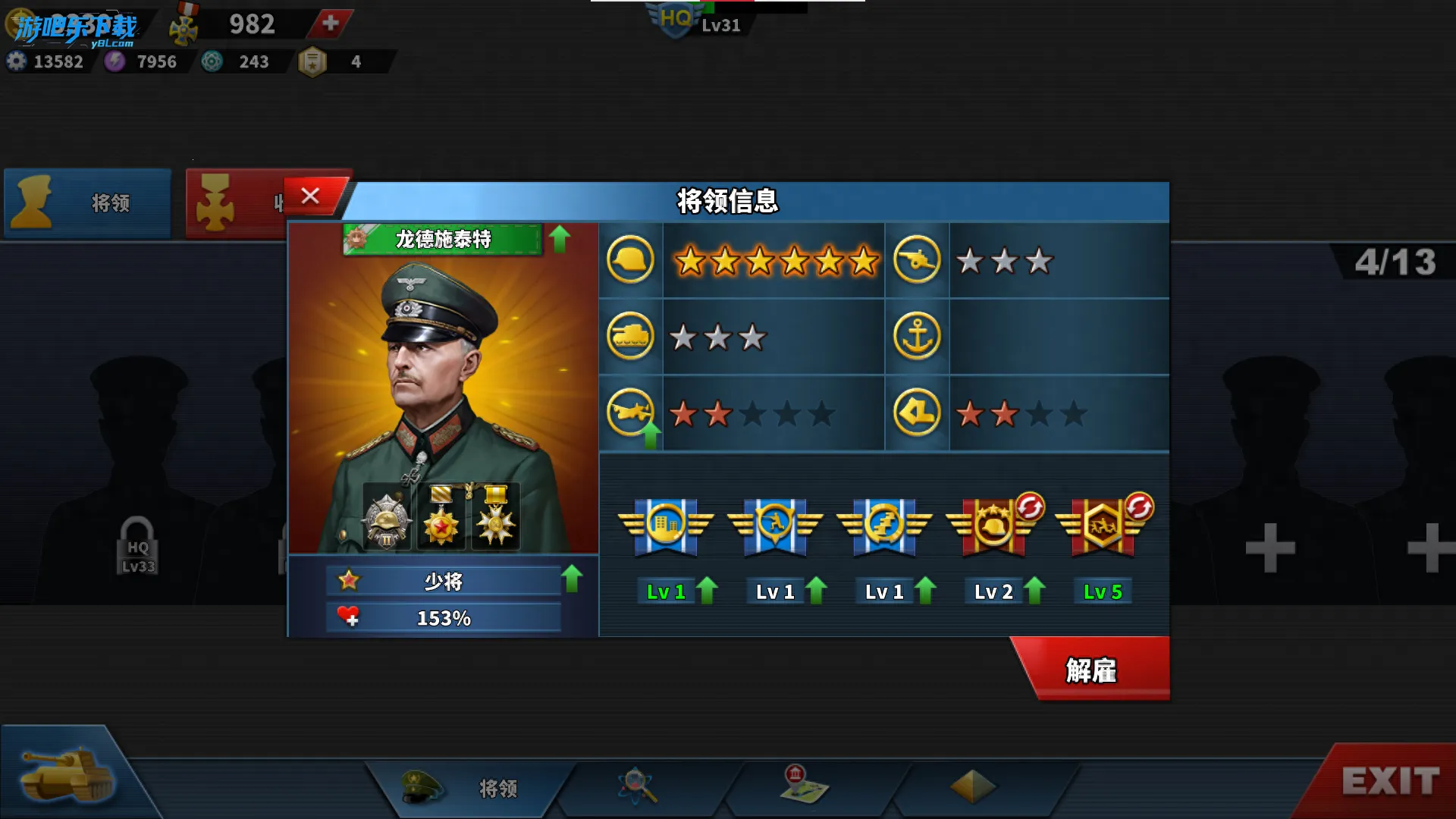Viewport: 1456px width, 819px height.
Task: Click the infantry helmet rating icon
Action: [x=630, y=259]
